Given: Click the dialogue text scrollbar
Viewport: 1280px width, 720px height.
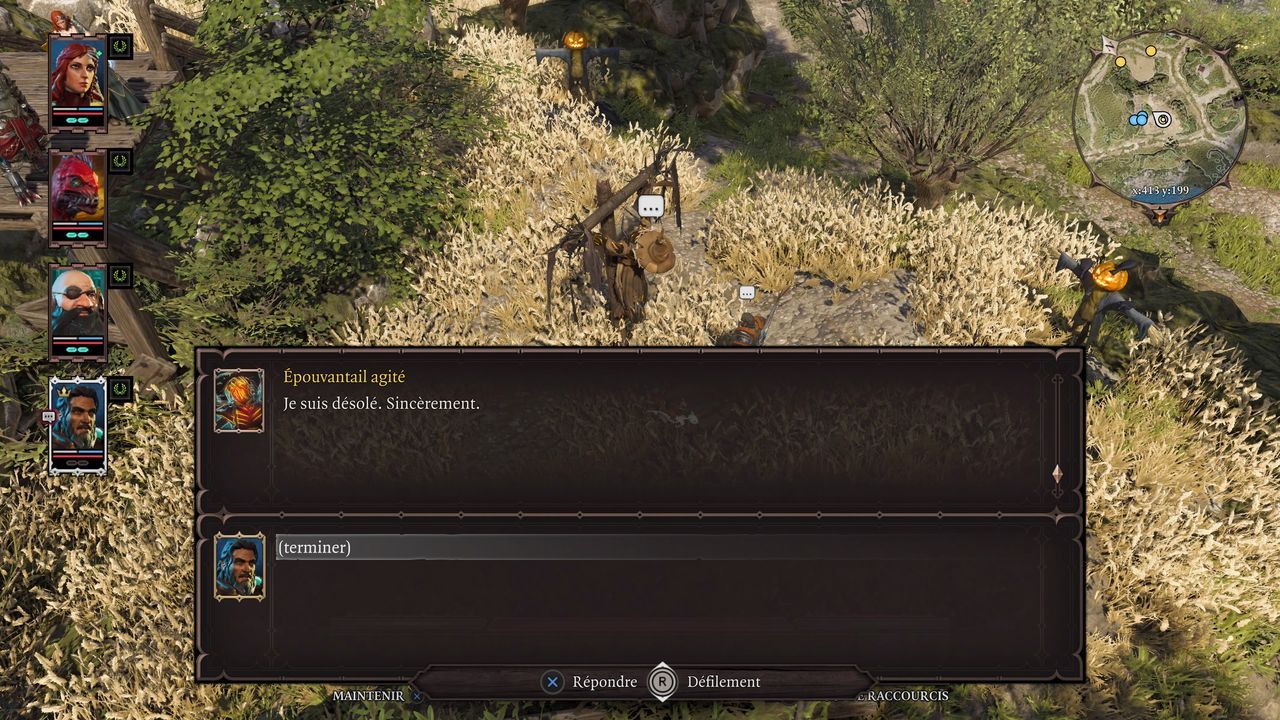Looking at the screenshot, I should click(1057, 430).
